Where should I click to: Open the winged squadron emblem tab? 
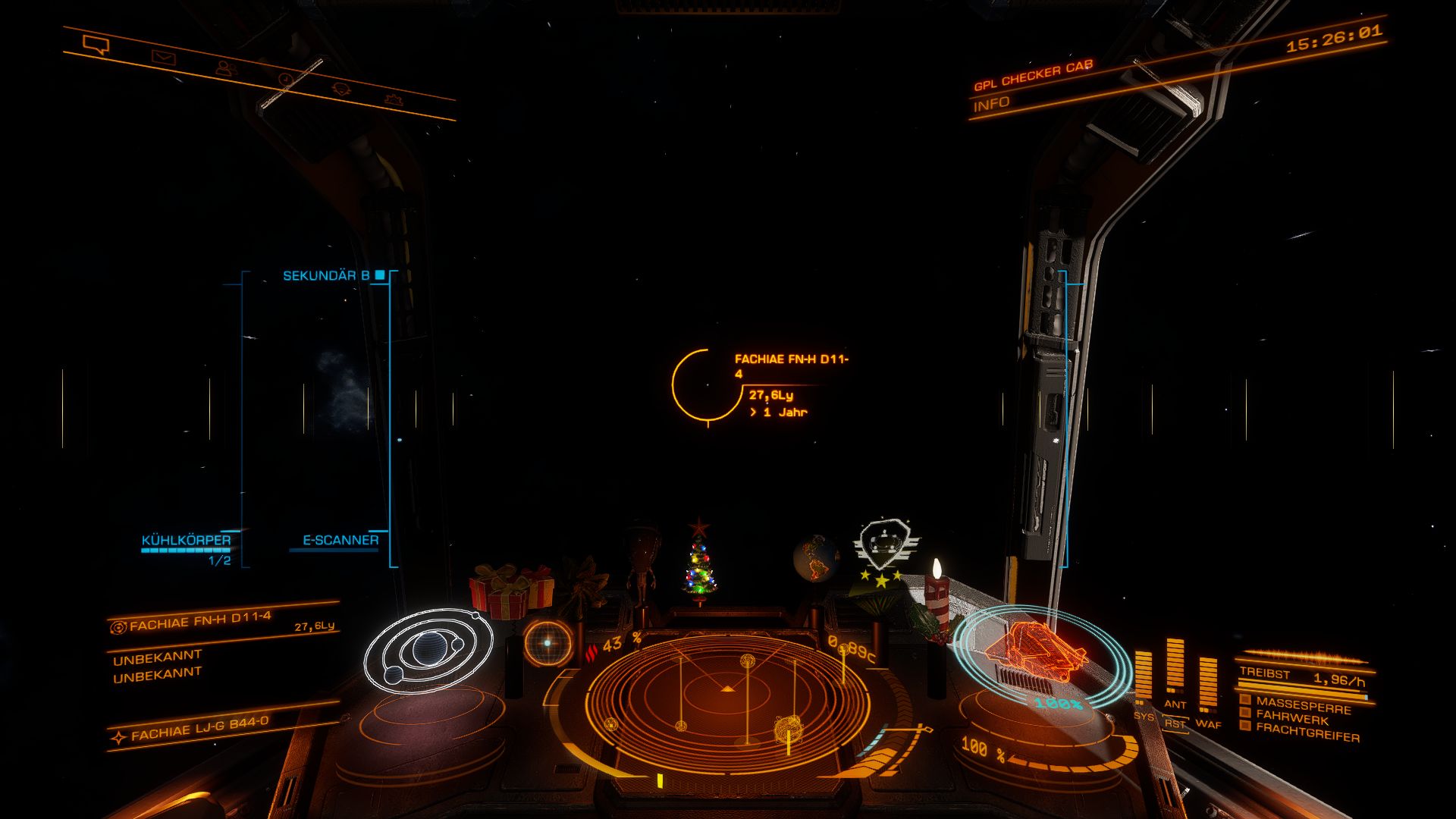[x=393, y=99]
